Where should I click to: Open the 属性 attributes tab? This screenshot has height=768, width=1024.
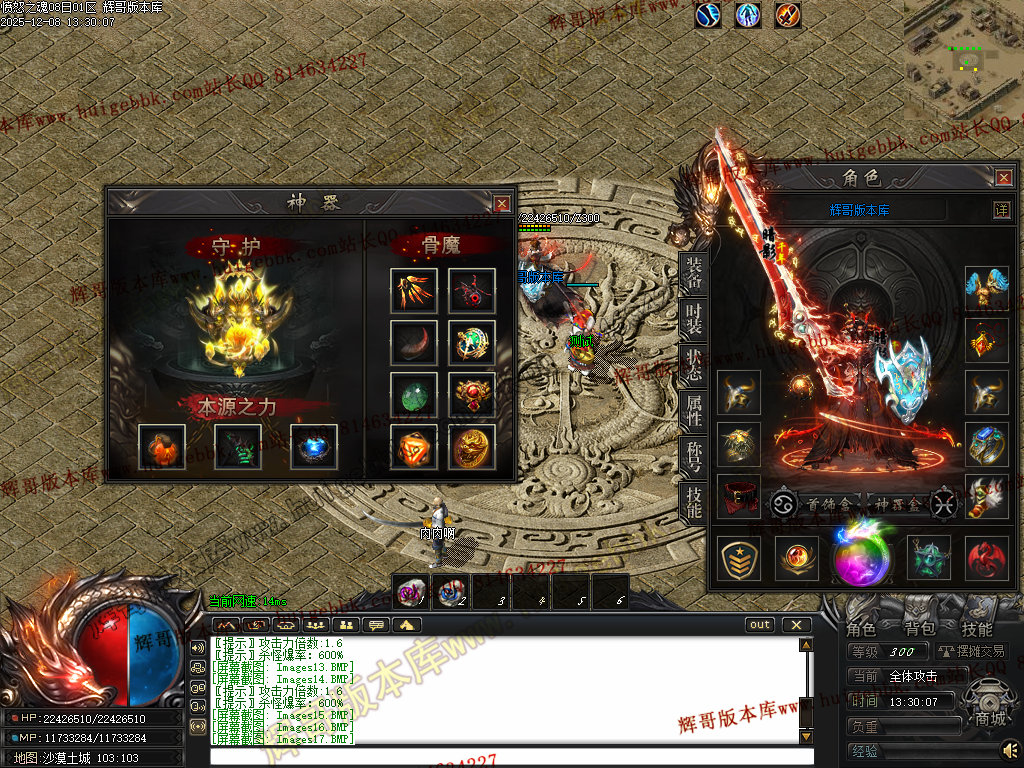pyautogui.click(x=693, y=410)
